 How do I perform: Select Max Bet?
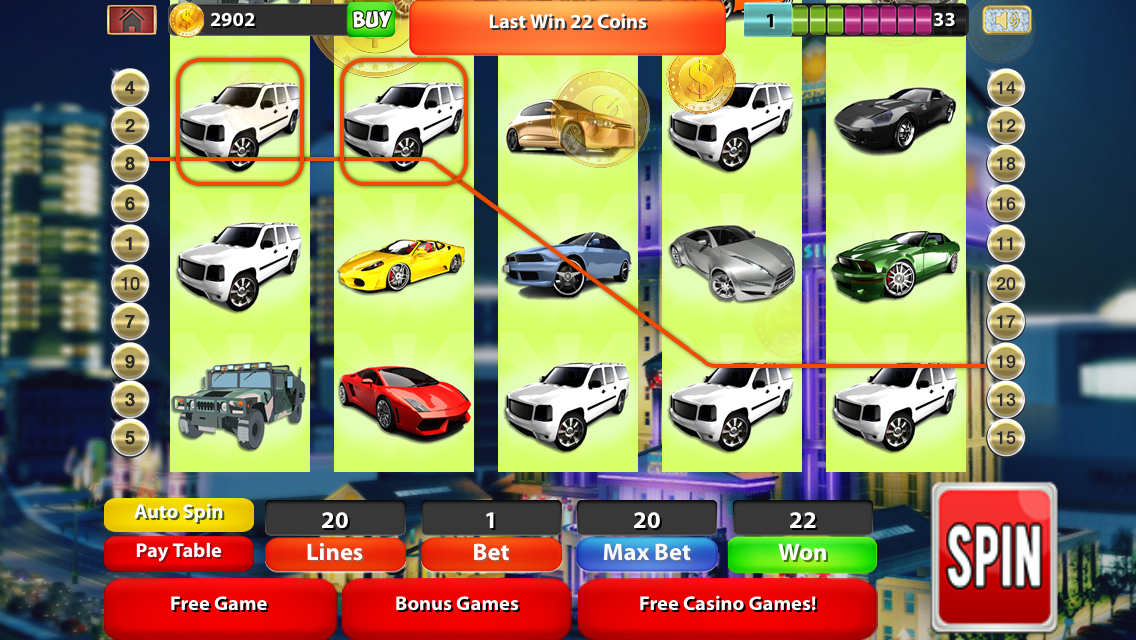coord(647,553)
